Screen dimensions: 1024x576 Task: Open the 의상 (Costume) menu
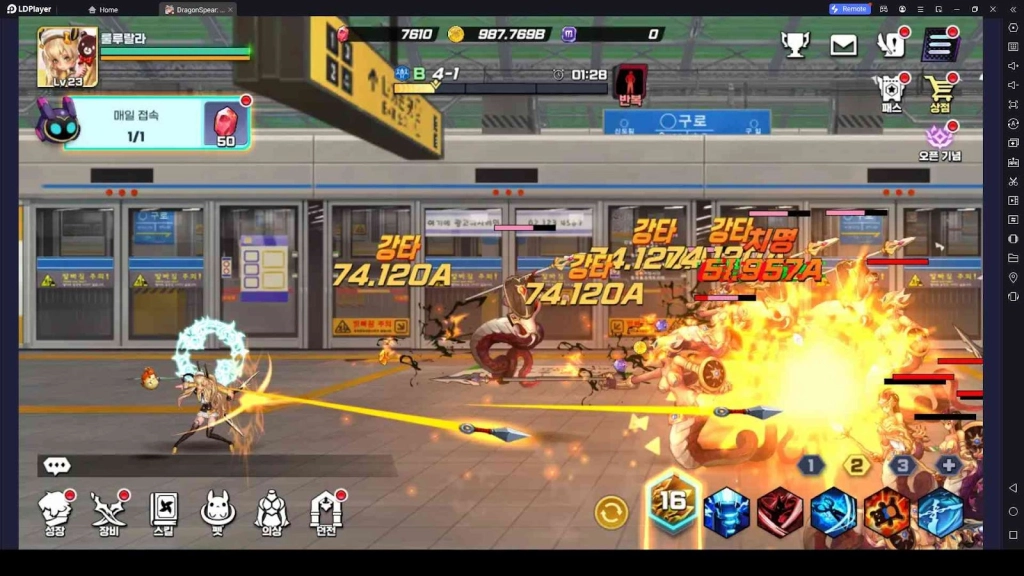point(271,513)
